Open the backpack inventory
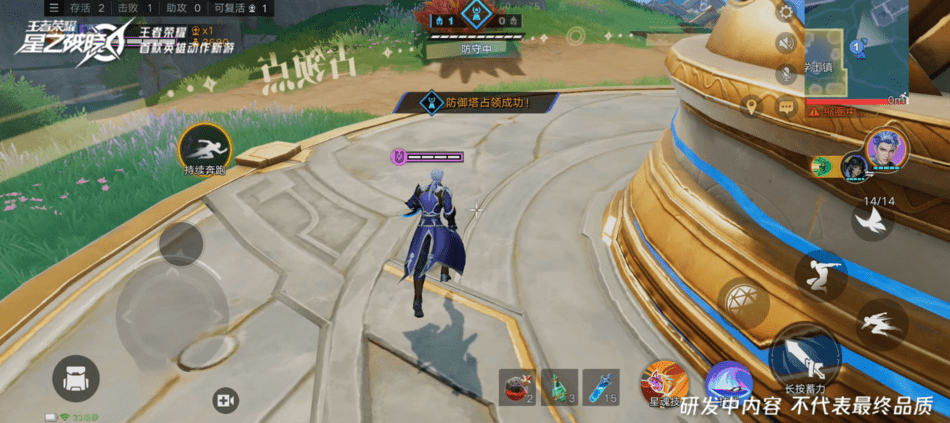This screenshot has width=950, height=423. [x=76, y=379]
